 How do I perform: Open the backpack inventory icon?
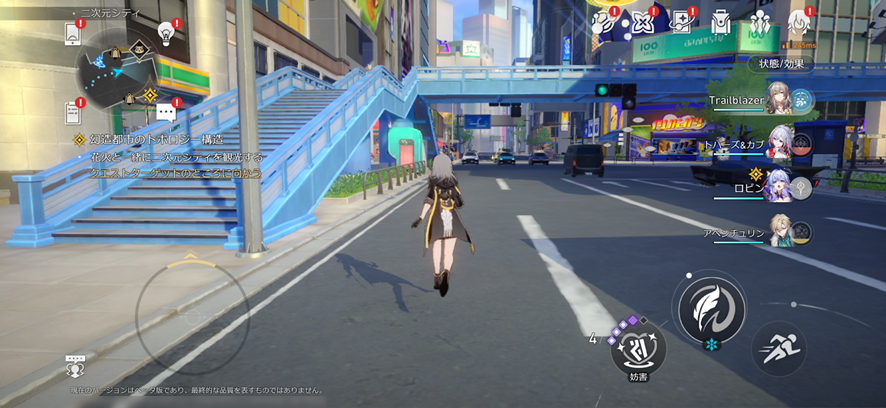[x=721, y=21]
